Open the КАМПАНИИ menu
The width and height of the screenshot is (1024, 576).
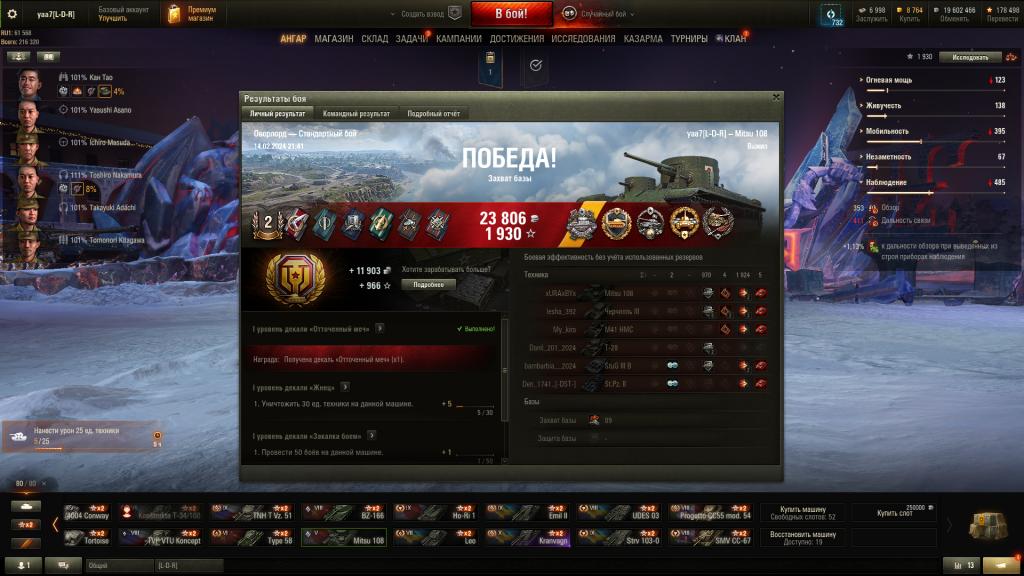click(x=459, y=39)
